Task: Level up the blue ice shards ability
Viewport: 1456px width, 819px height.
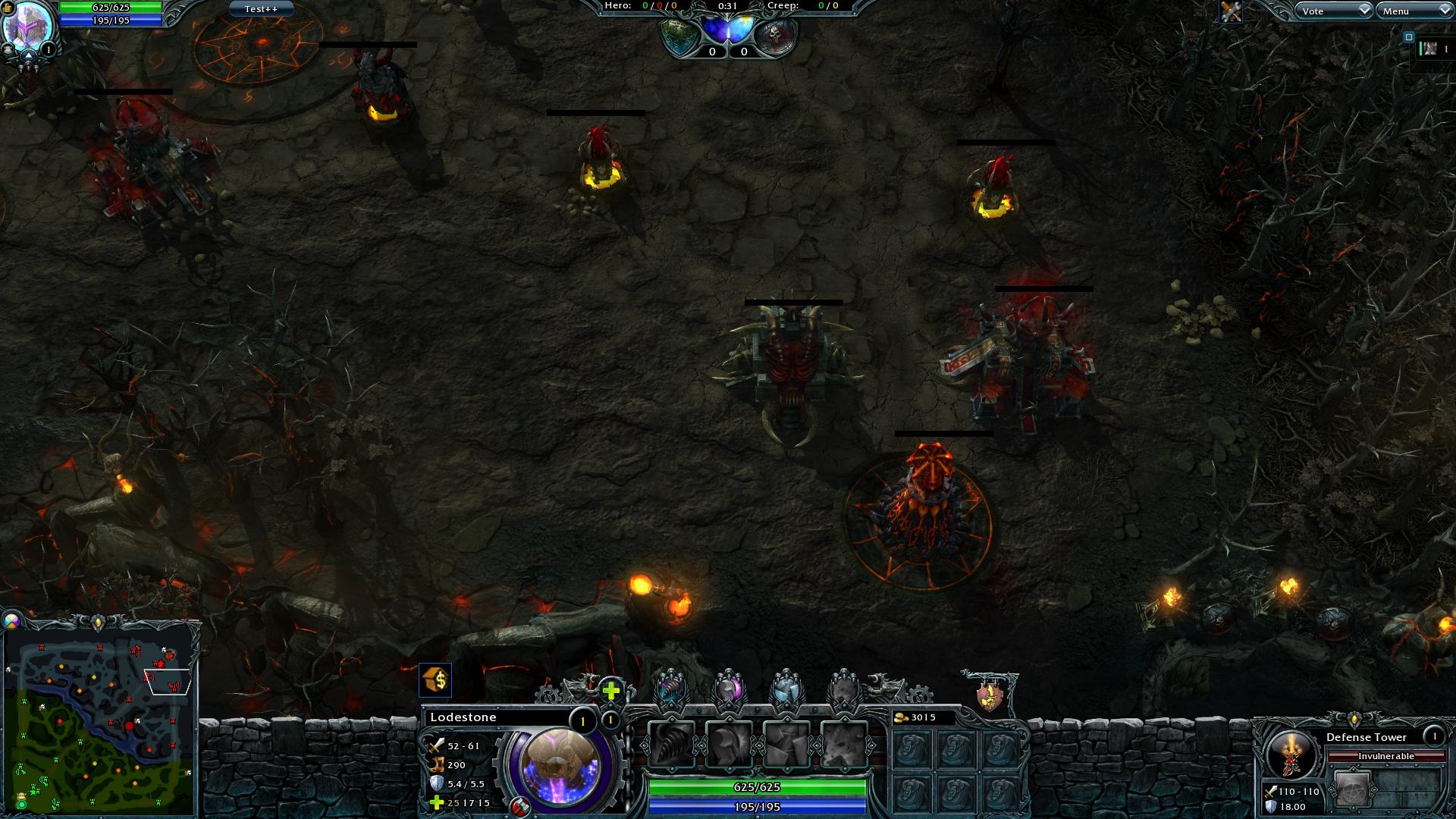Action: [786, 689]
